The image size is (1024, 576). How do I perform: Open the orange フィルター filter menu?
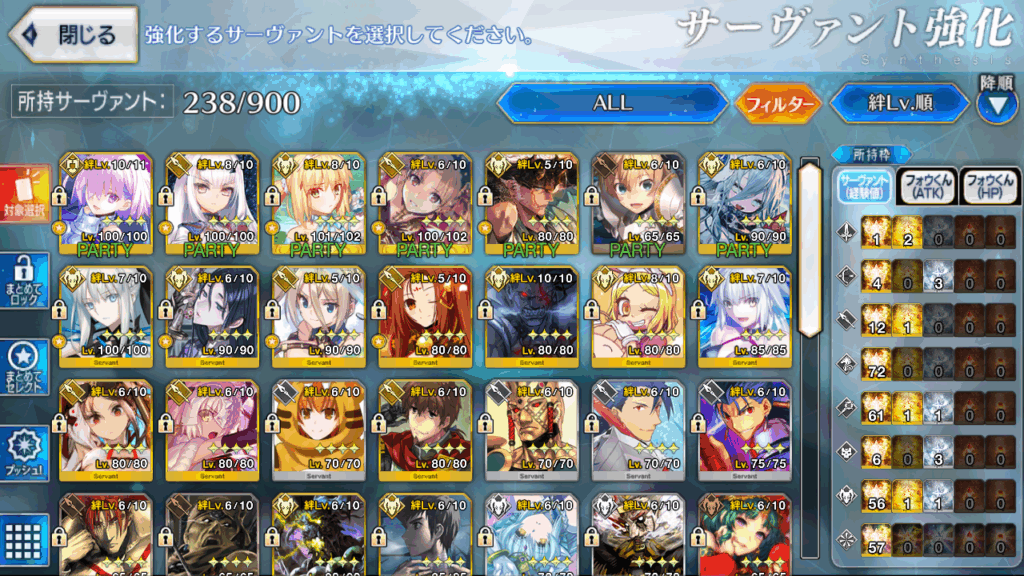[x=779, y=103]
